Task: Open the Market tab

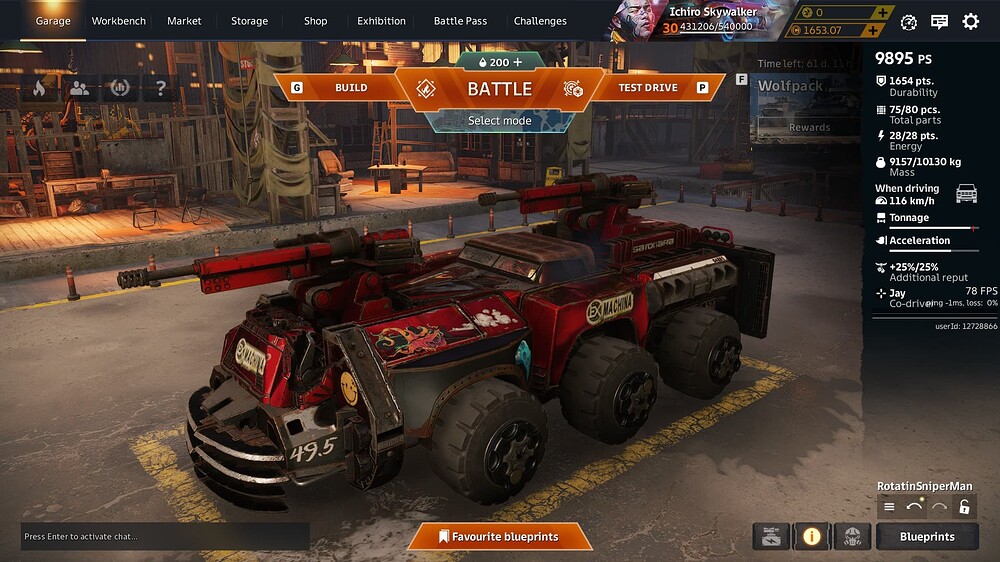Action: coord(184,21)
